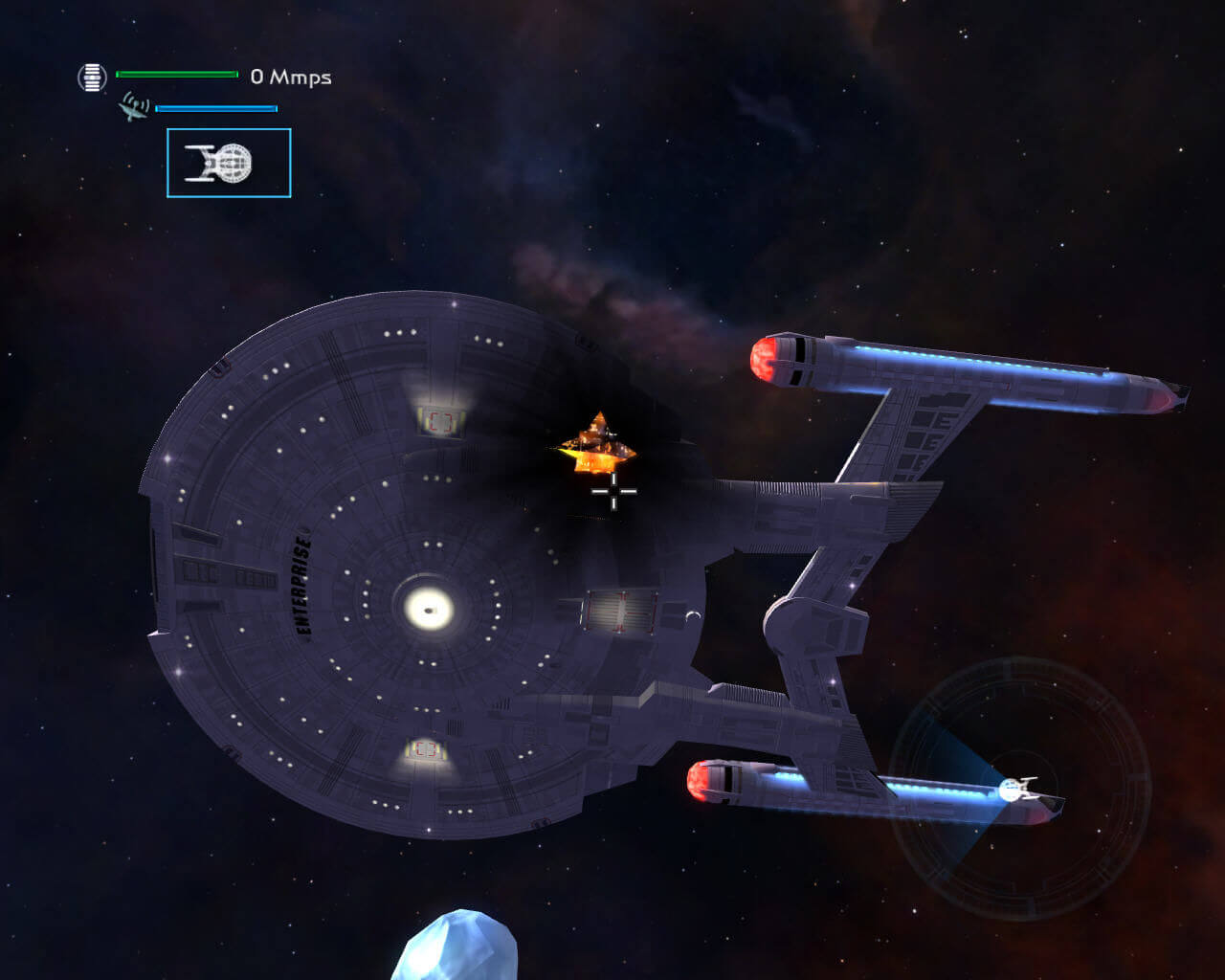This screenshot has height=980, width=1225.
Task: Select the Enterprise ship display box
Action: [229, 163]
